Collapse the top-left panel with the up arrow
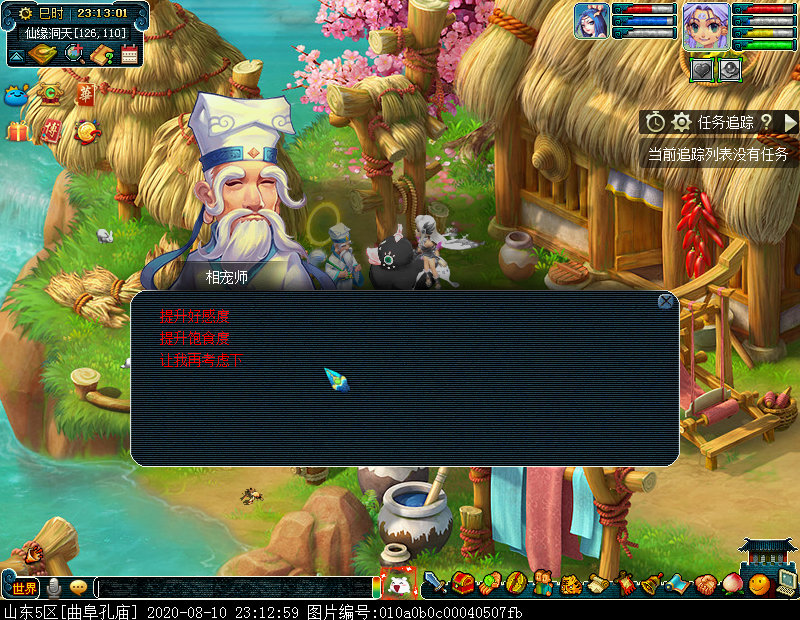Viewport: 800px width, 620px height. click(x=16, y=57)
